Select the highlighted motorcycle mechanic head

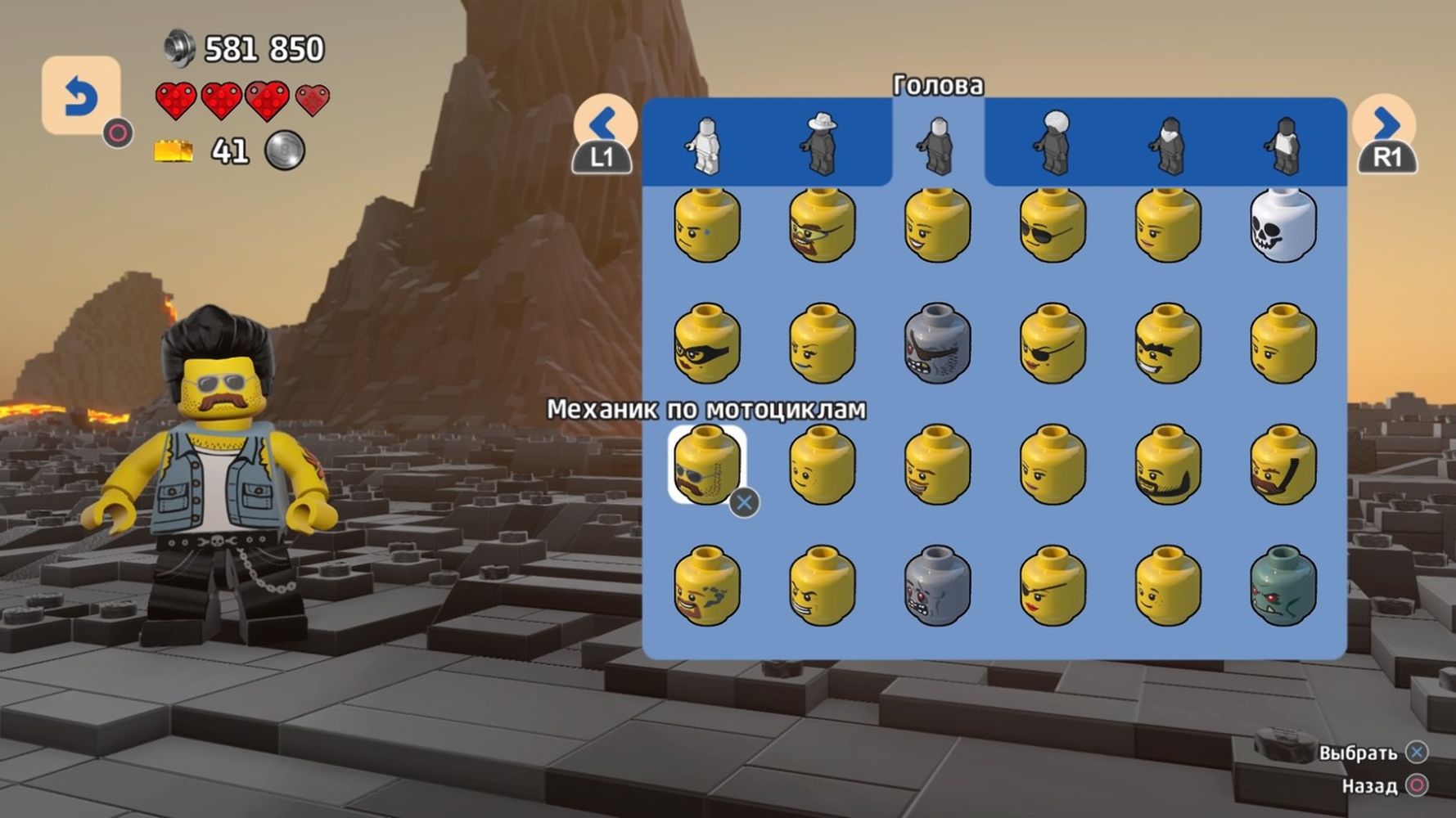[x=707, y=464]
